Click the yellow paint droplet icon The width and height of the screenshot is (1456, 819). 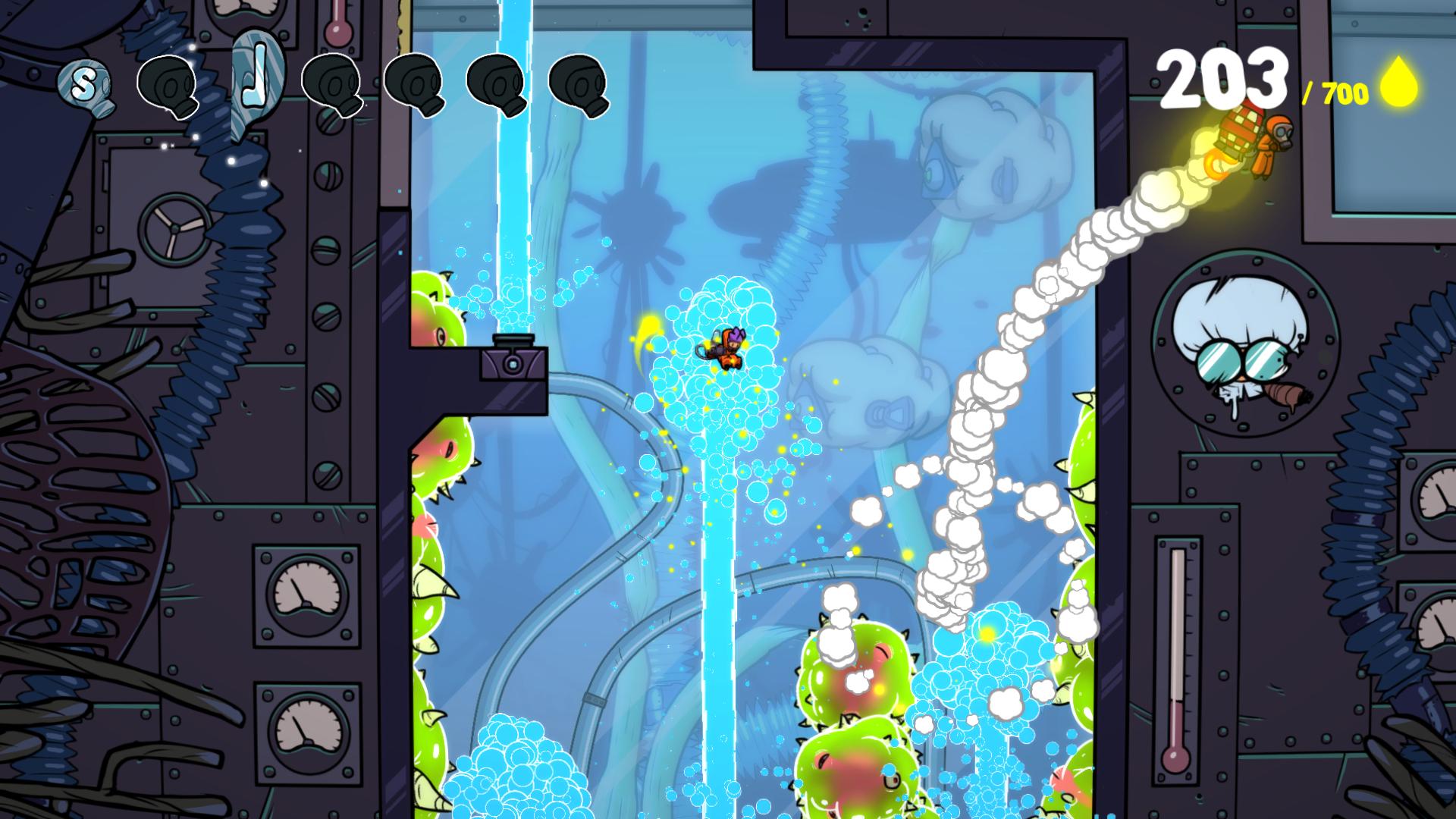[x=1398, y=85]
